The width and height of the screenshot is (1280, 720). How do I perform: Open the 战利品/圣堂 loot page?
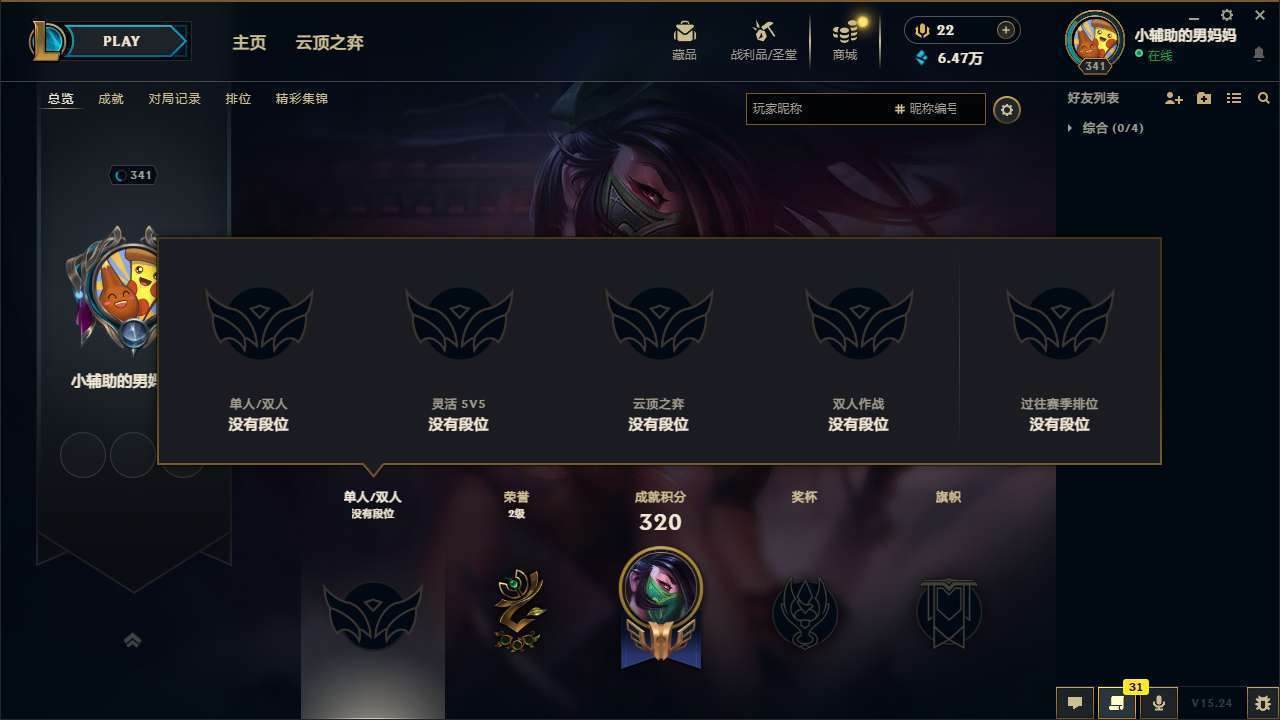766,40
